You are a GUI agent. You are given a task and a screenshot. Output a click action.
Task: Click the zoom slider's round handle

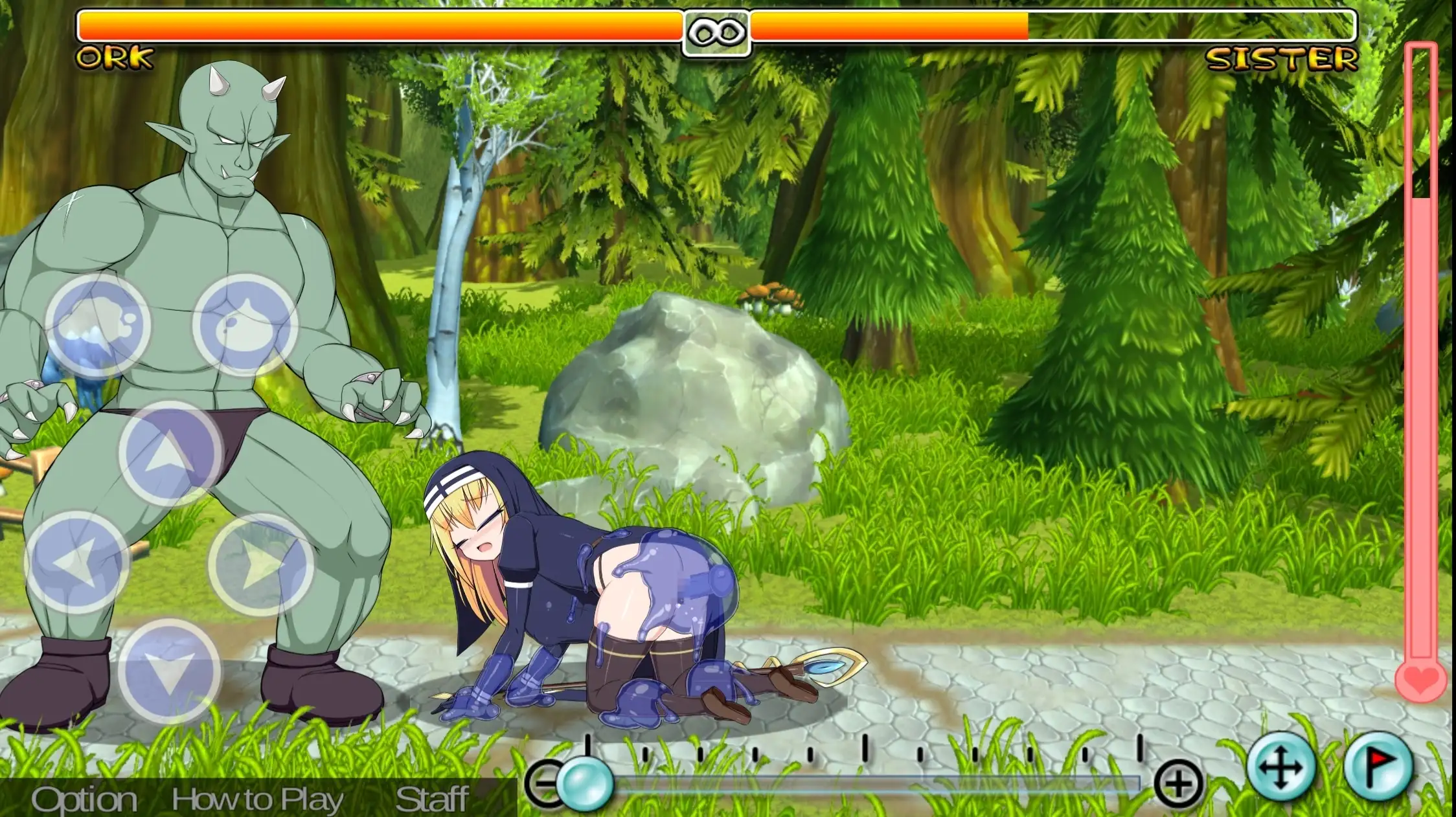[x=585, y=783]
